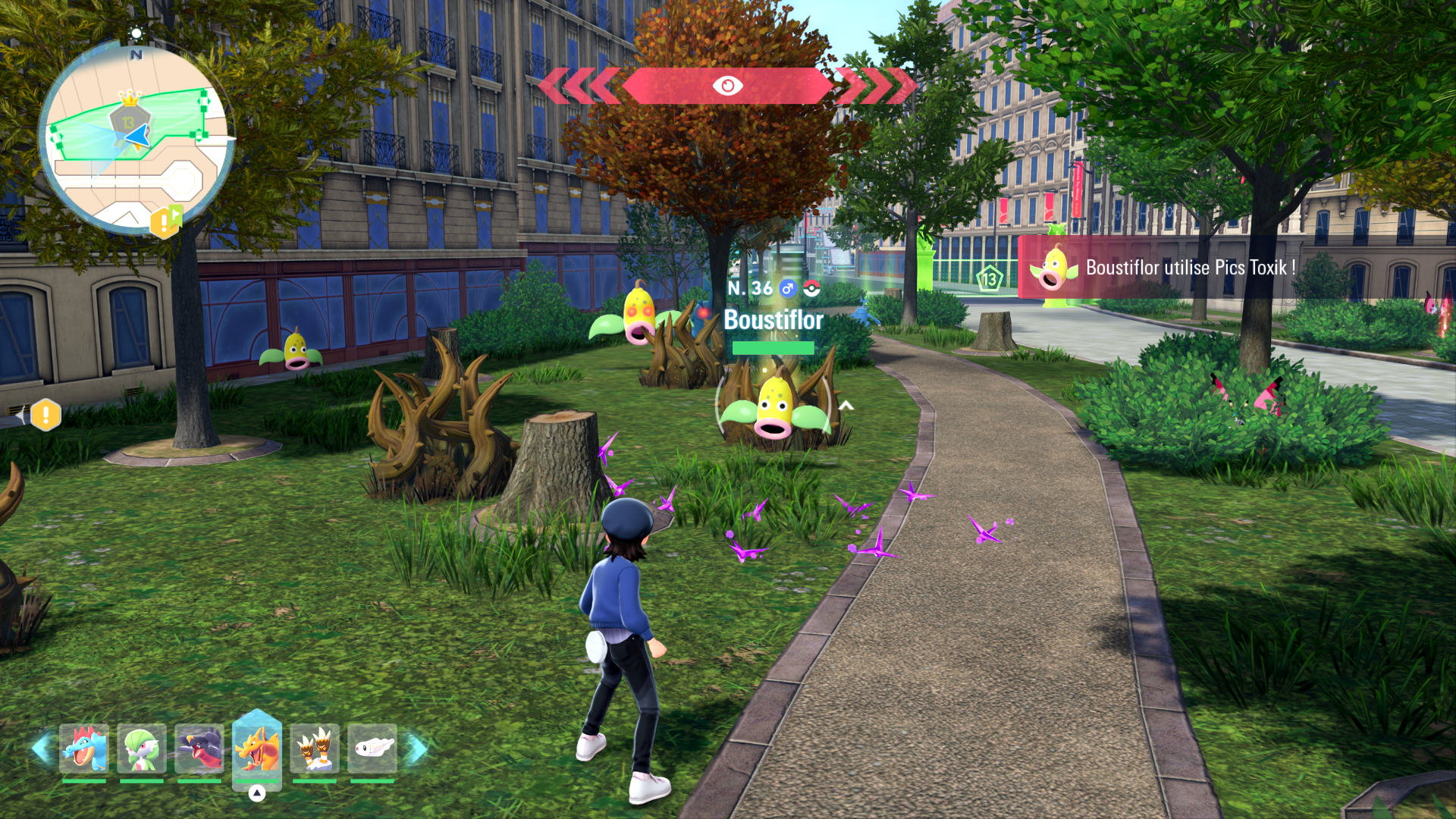
Task: Choose Gardevoir from the party bar
Action: pyautogui.click(x=142, y=749)
